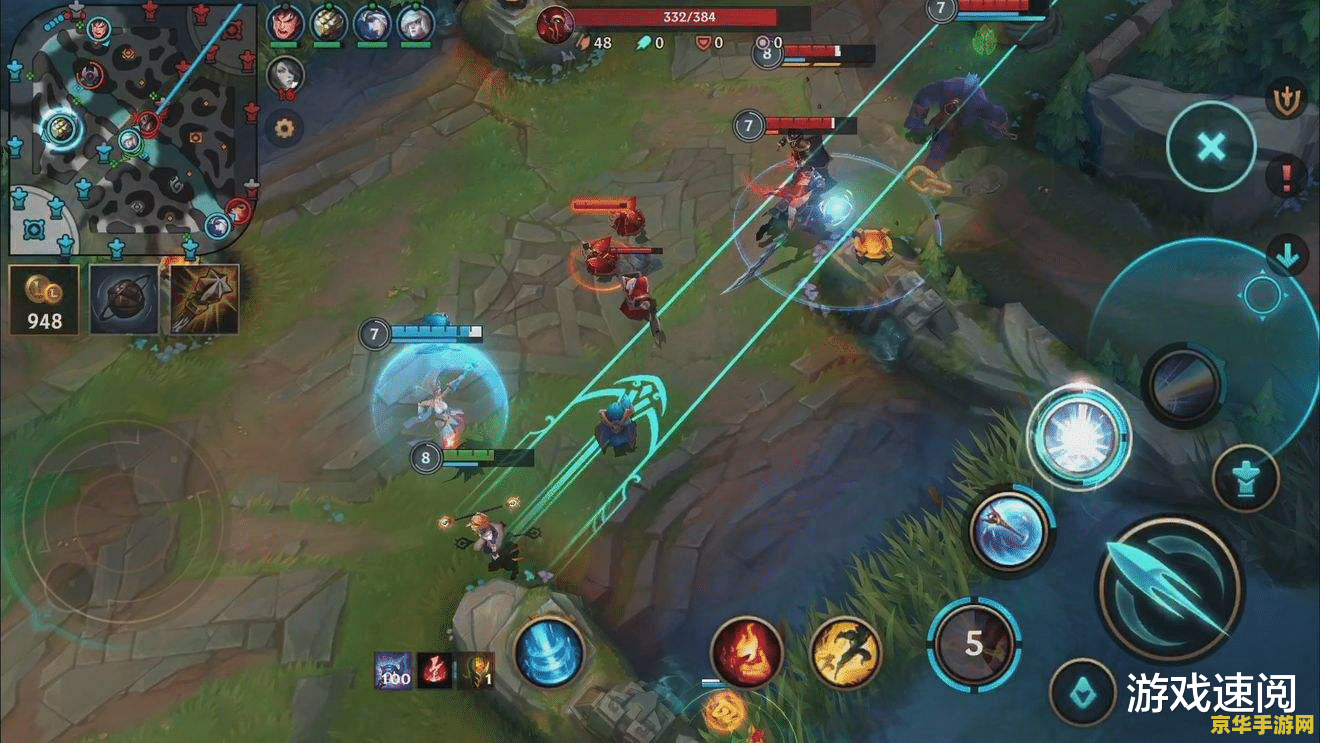Send the red exclamation alert ping

tap(1286, 179)
